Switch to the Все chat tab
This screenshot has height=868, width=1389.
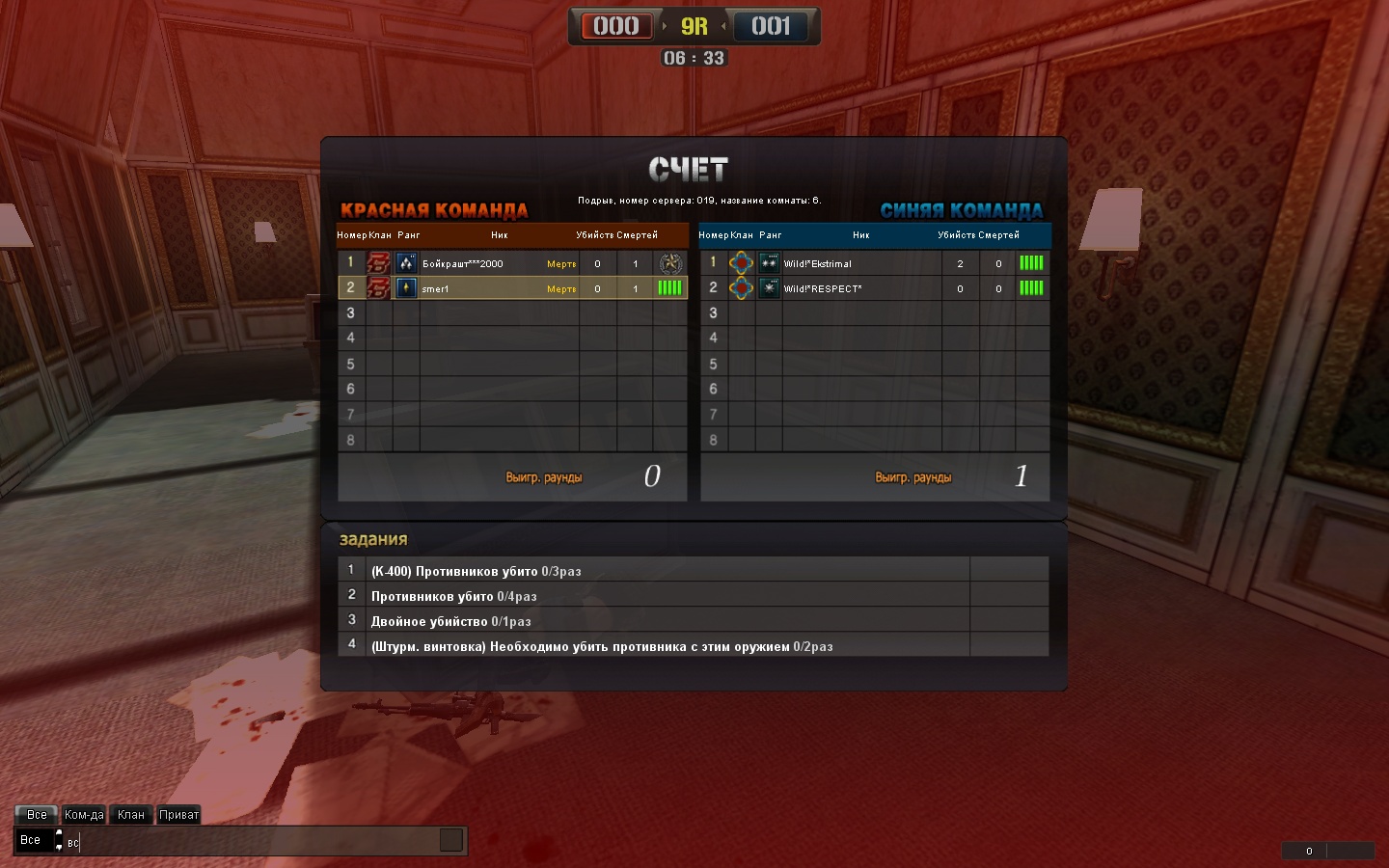click(37, 815)
